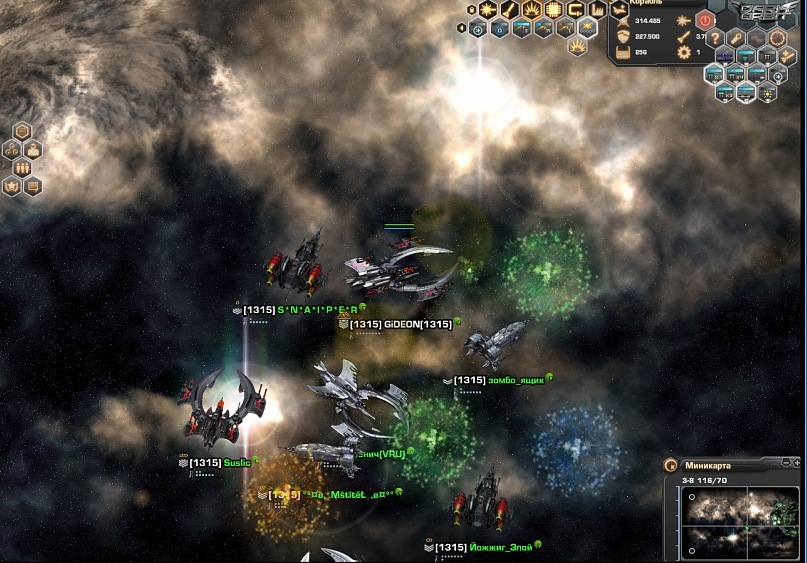Select the laser ammo category icon
807x563 pixels.
point(488,10)
